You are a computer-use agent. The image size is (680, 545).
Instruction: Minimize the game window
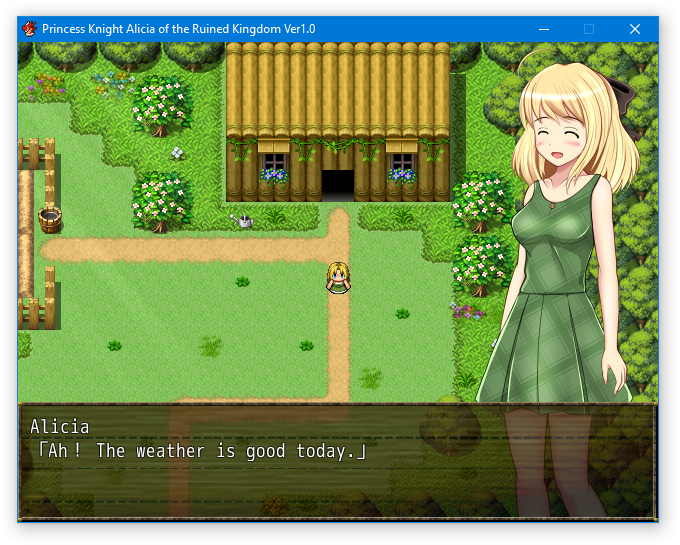543,29
